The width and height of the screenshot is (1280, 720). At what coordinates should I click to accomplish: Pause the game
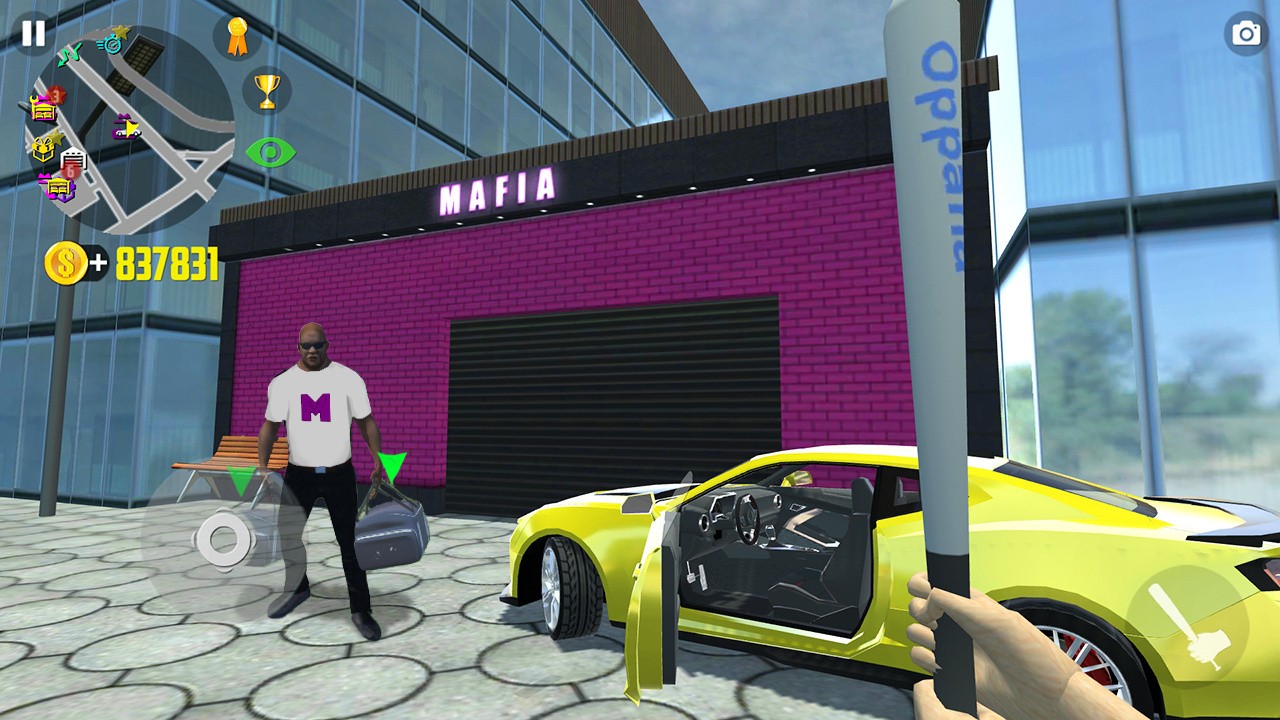click(x=33, y=33)
